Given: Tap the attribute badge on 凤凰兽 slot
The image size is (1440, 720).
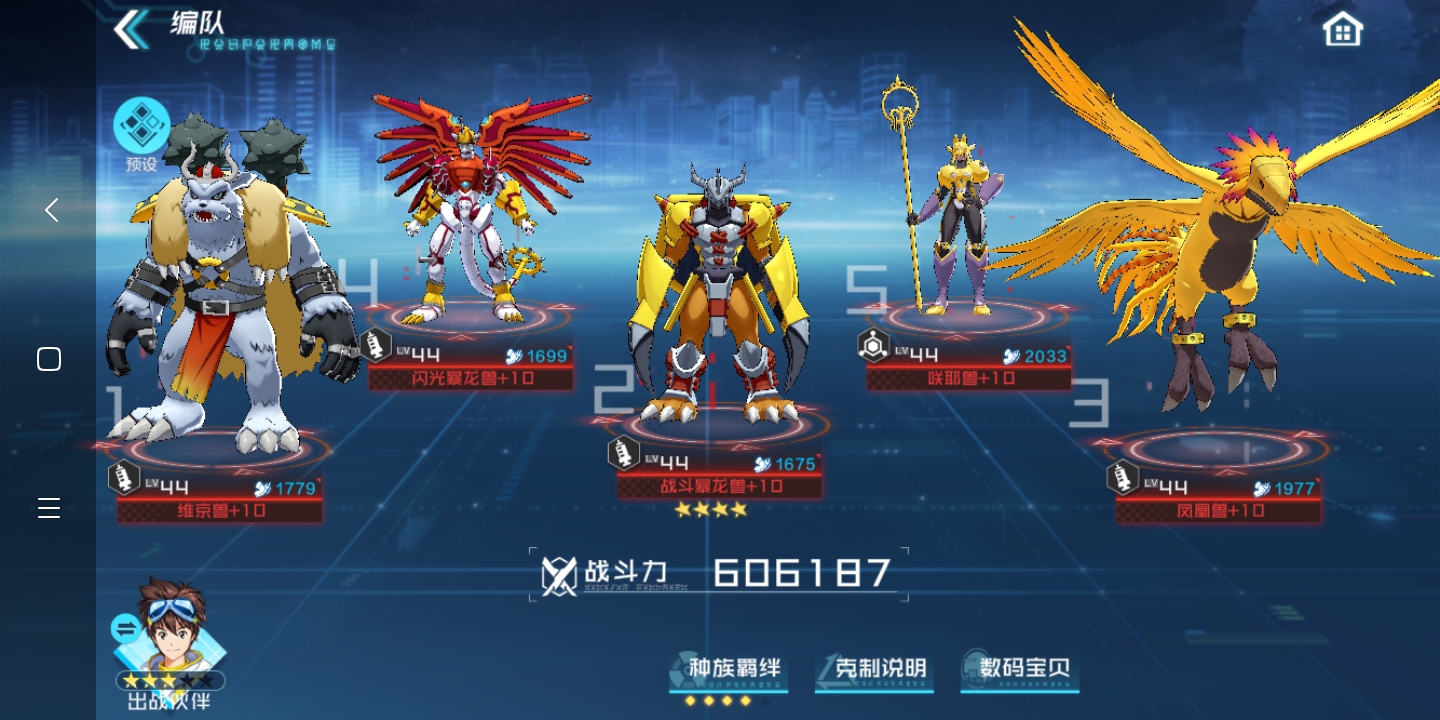Looking at the screenshot, I should 1123,477.
